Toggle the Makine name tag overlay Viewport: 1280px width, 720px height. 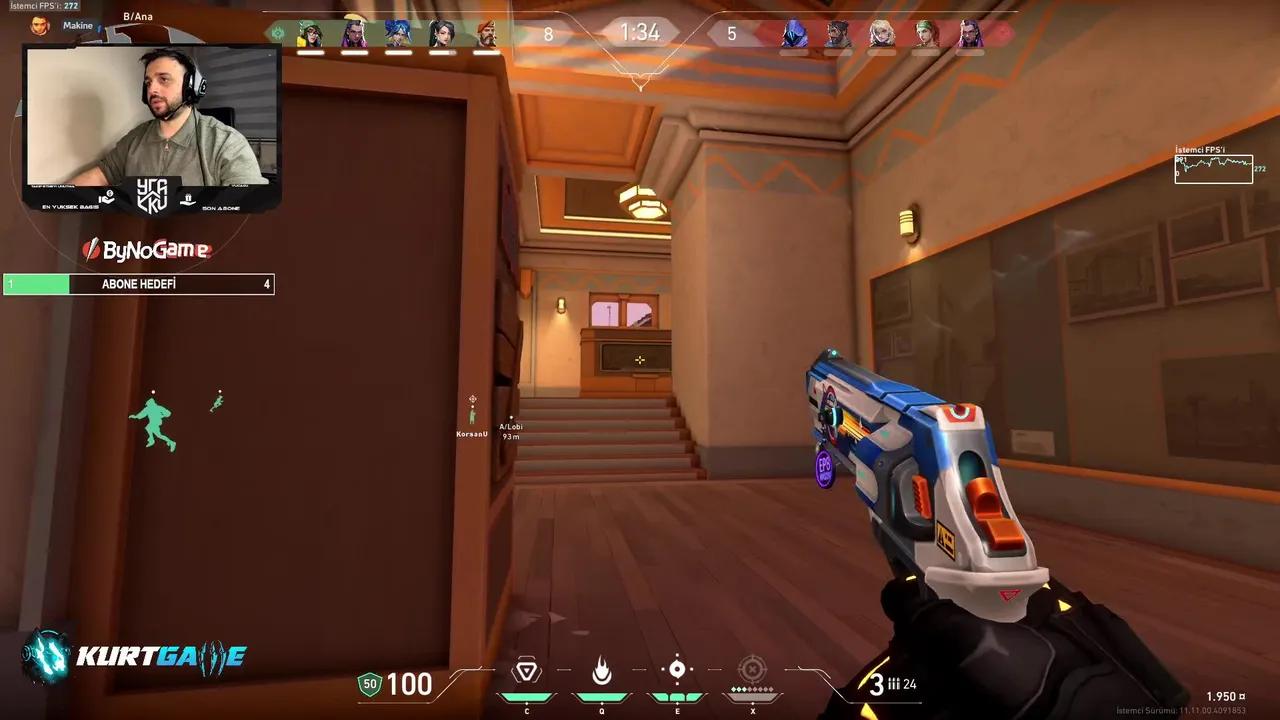(77, 25)
